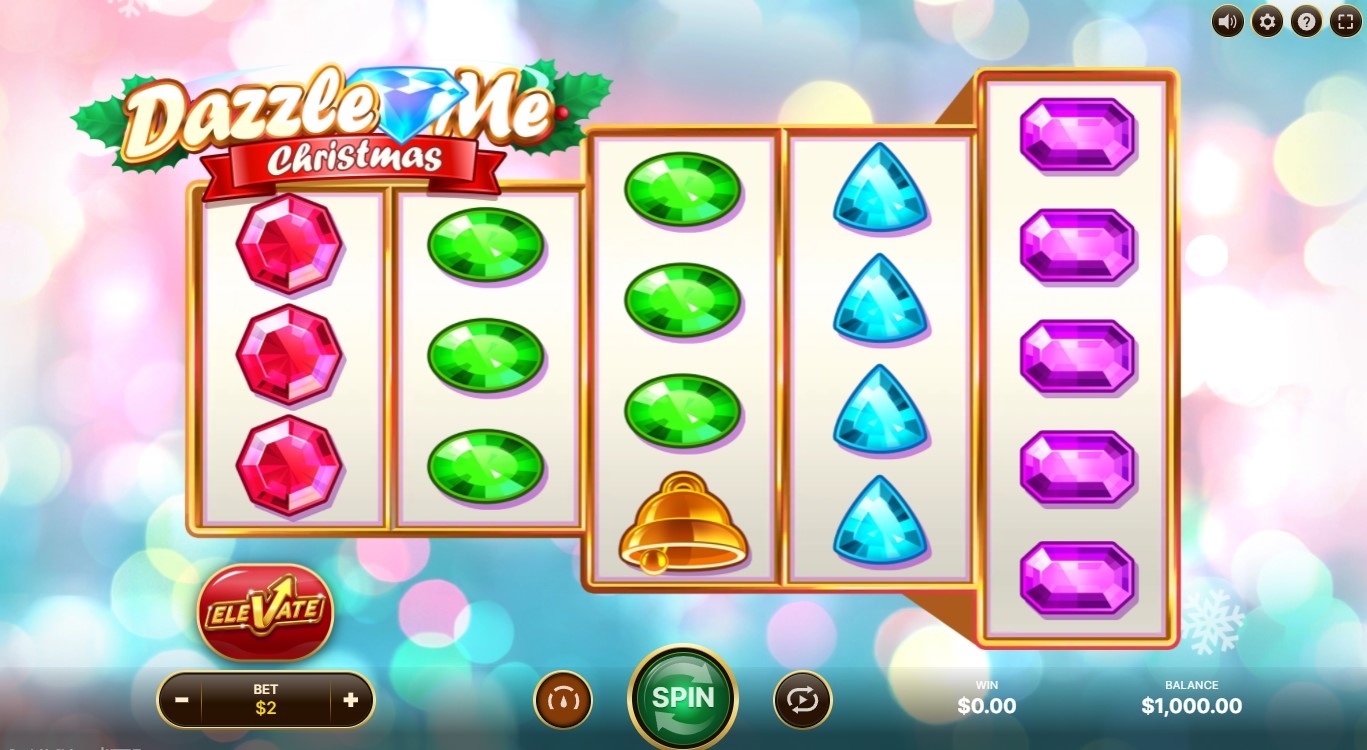Viewport: 1367px width, 750px height.
Task: Show help with the question mark icon
Action: (1306, 21)
